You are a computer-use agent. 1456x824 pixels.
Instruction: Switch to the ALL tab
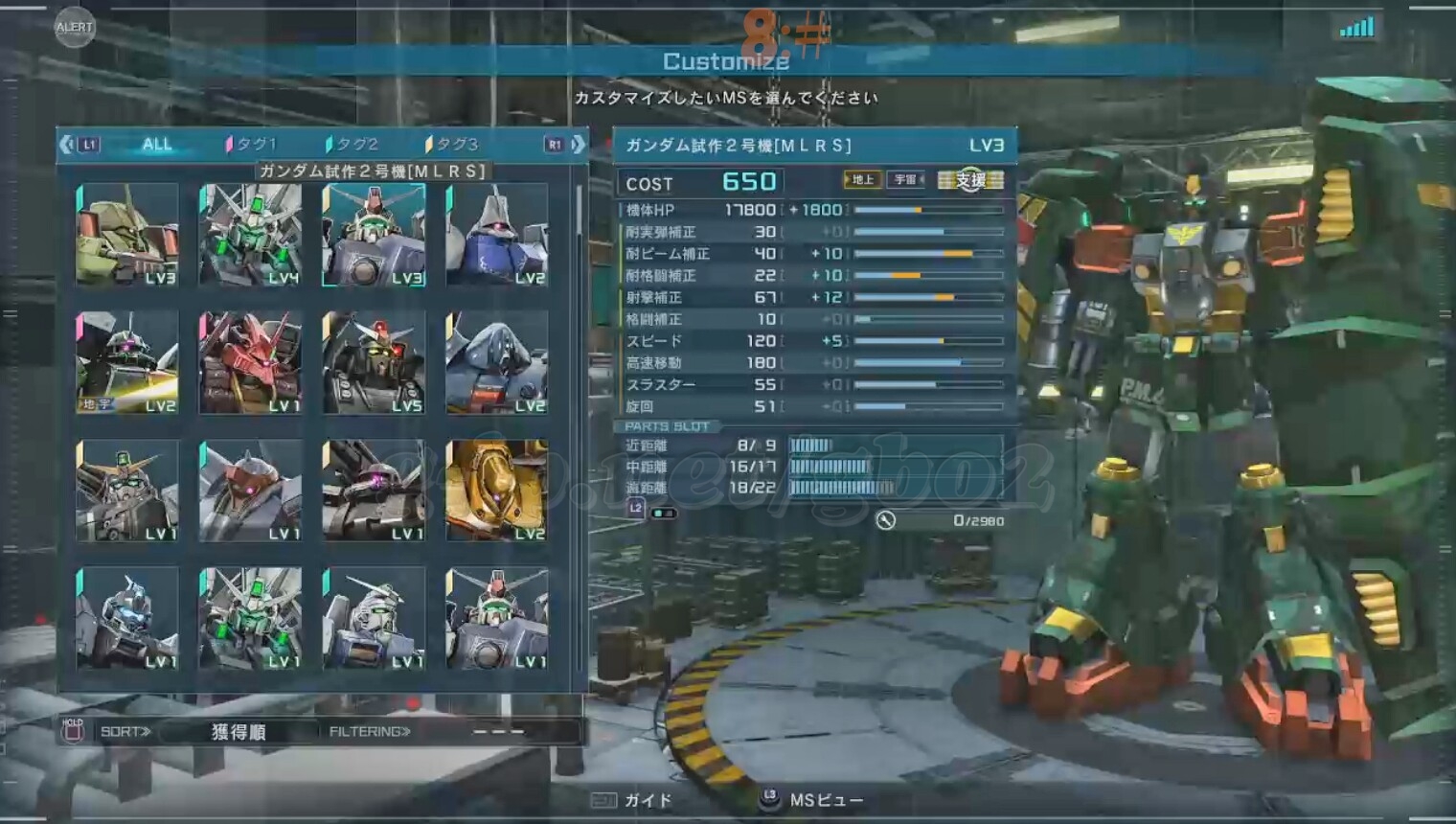point(156,145)
